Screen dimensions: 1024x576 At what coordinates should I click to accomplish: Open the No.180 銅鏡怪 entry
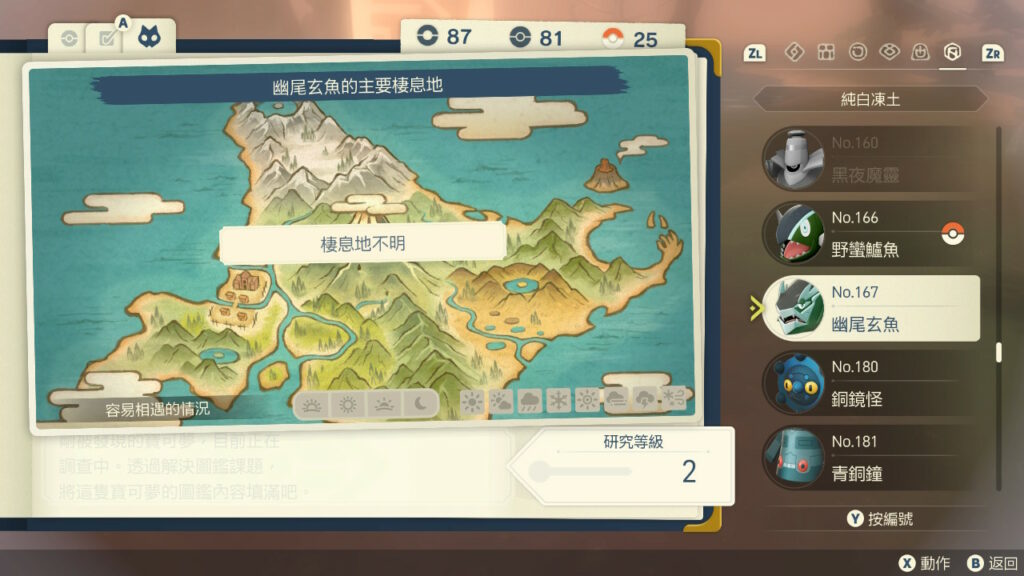tap(866, 383)
